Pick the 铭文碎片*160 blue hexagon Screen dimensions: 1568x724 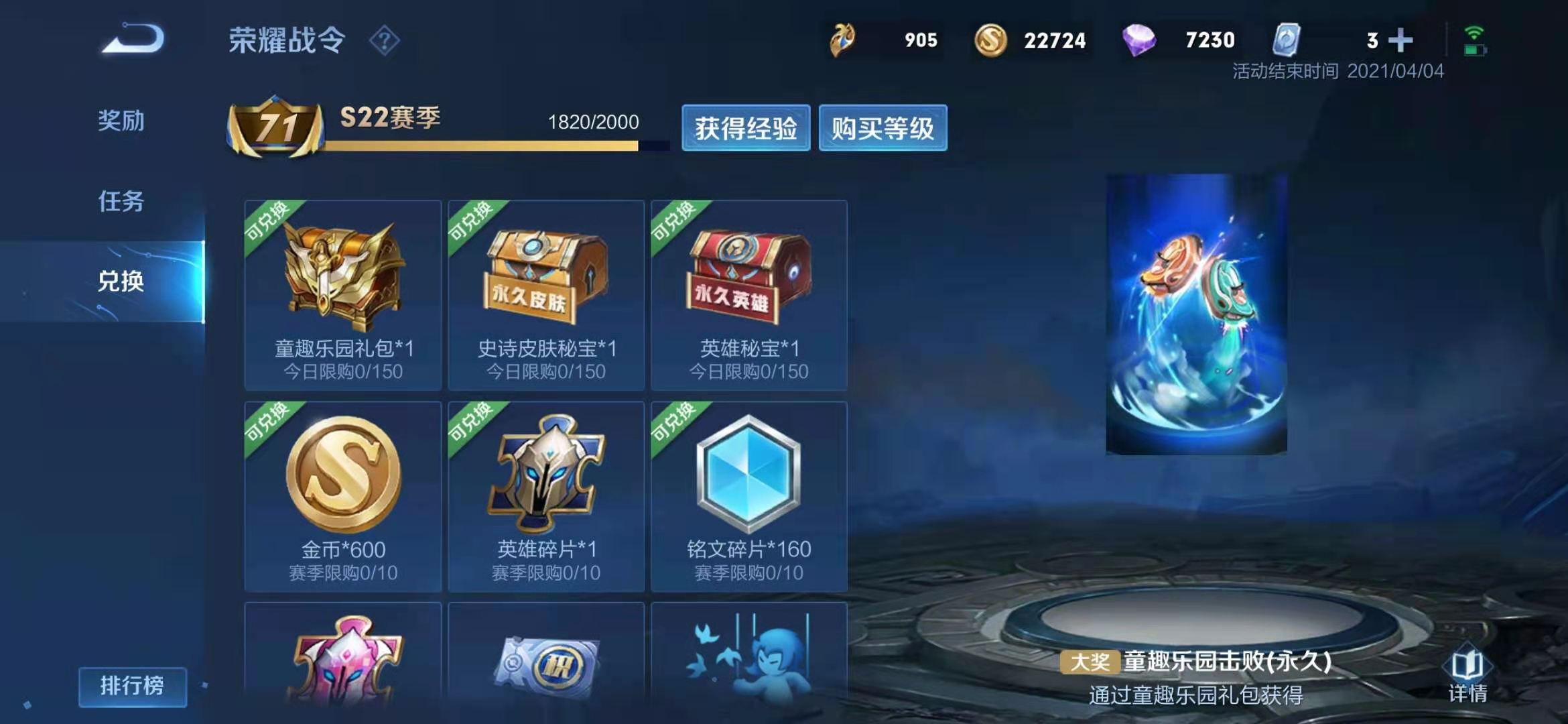pyautogui.click(x=749, y=496)
